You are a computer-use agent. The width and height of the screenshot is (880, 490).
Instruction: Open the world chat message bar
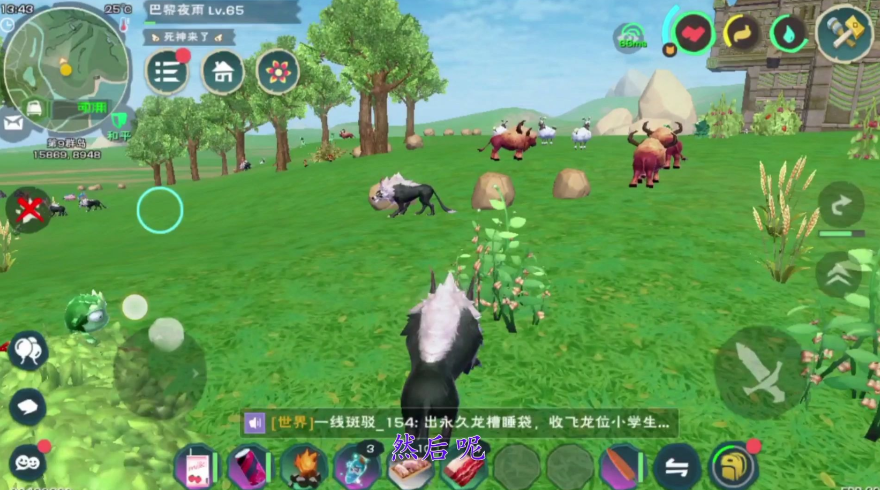point(459,423)
